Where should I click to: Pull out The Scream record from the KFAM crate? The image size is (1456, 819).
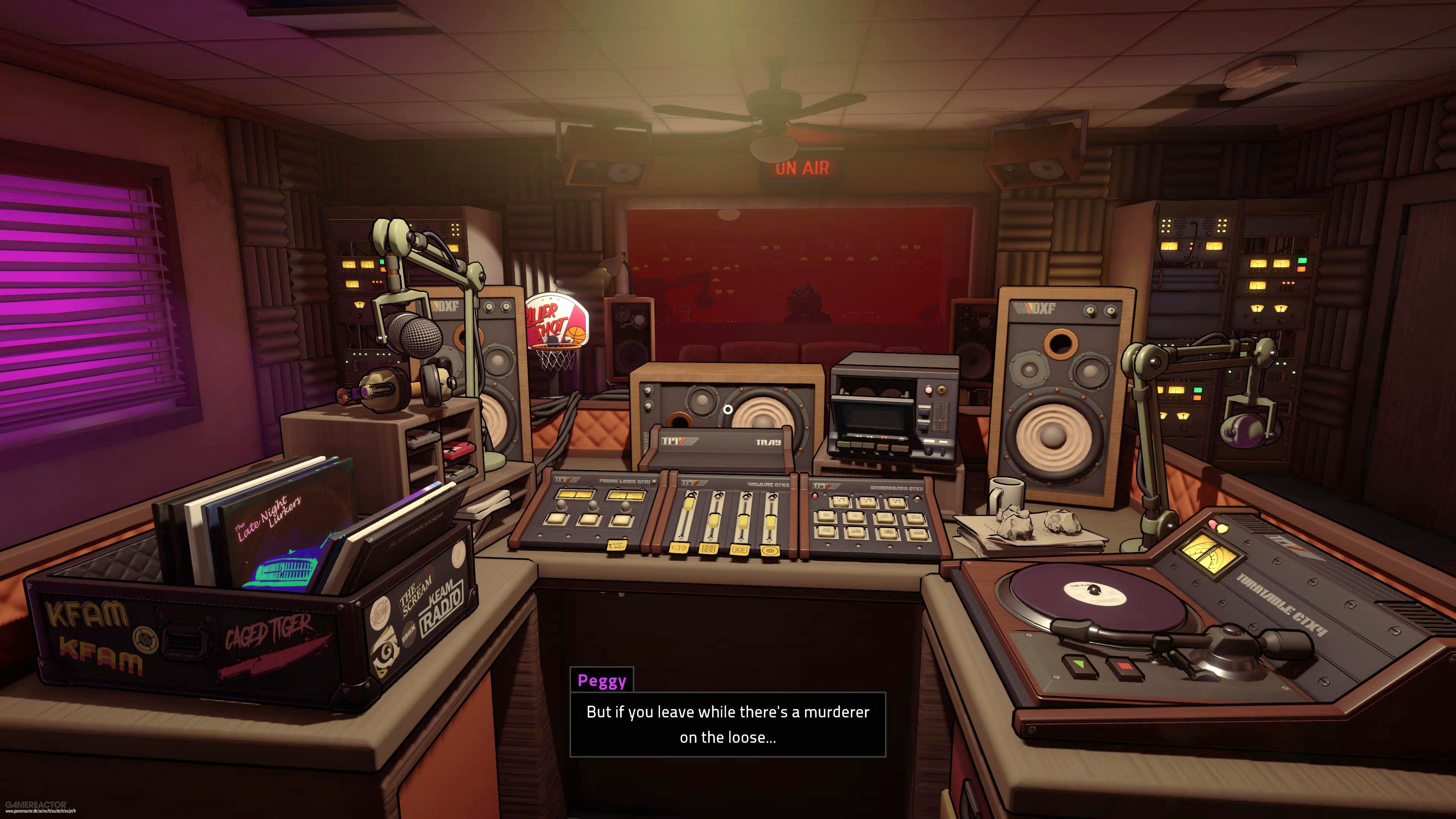point(415,596)
